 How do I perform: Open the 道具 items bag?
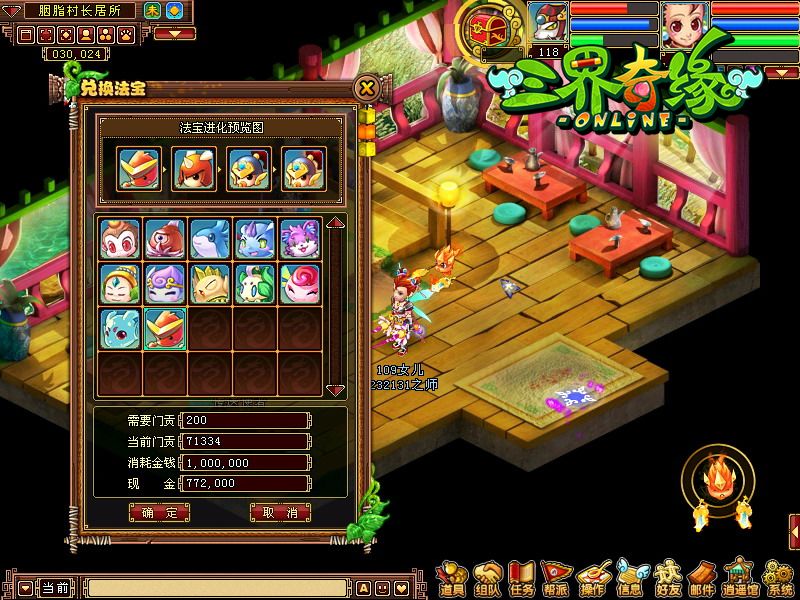tap(452, 578)
